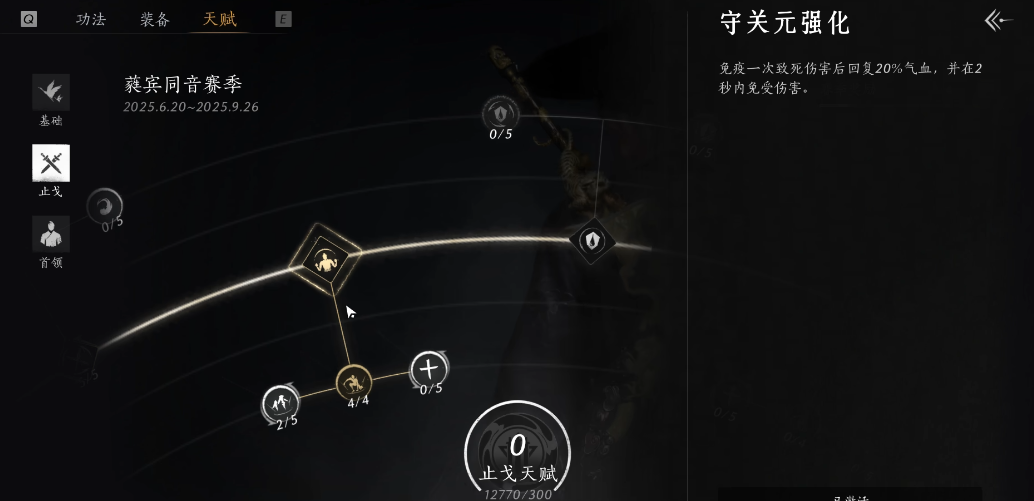Select the 止戈 talent category

(x=51, y=164)
